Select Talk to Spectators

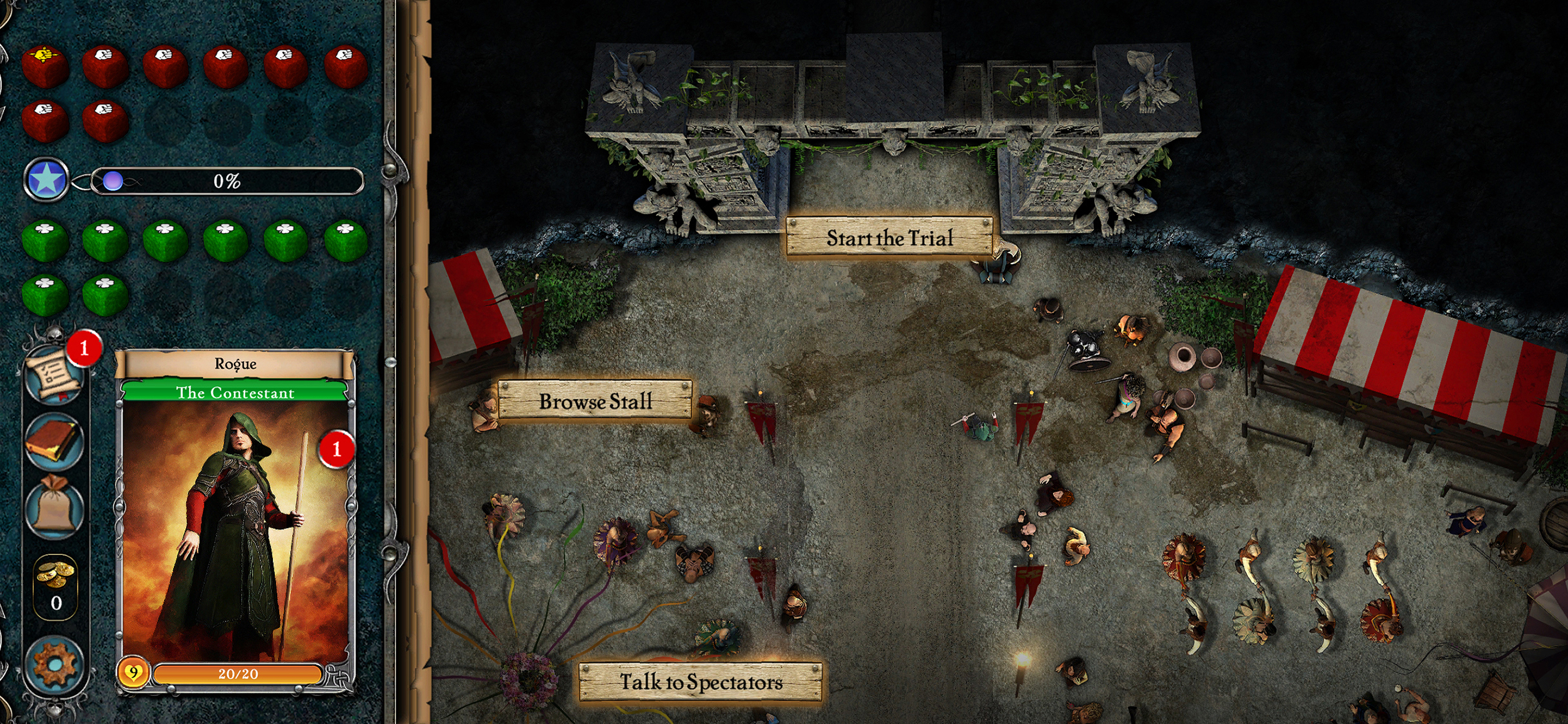click(x=700, y=681)
